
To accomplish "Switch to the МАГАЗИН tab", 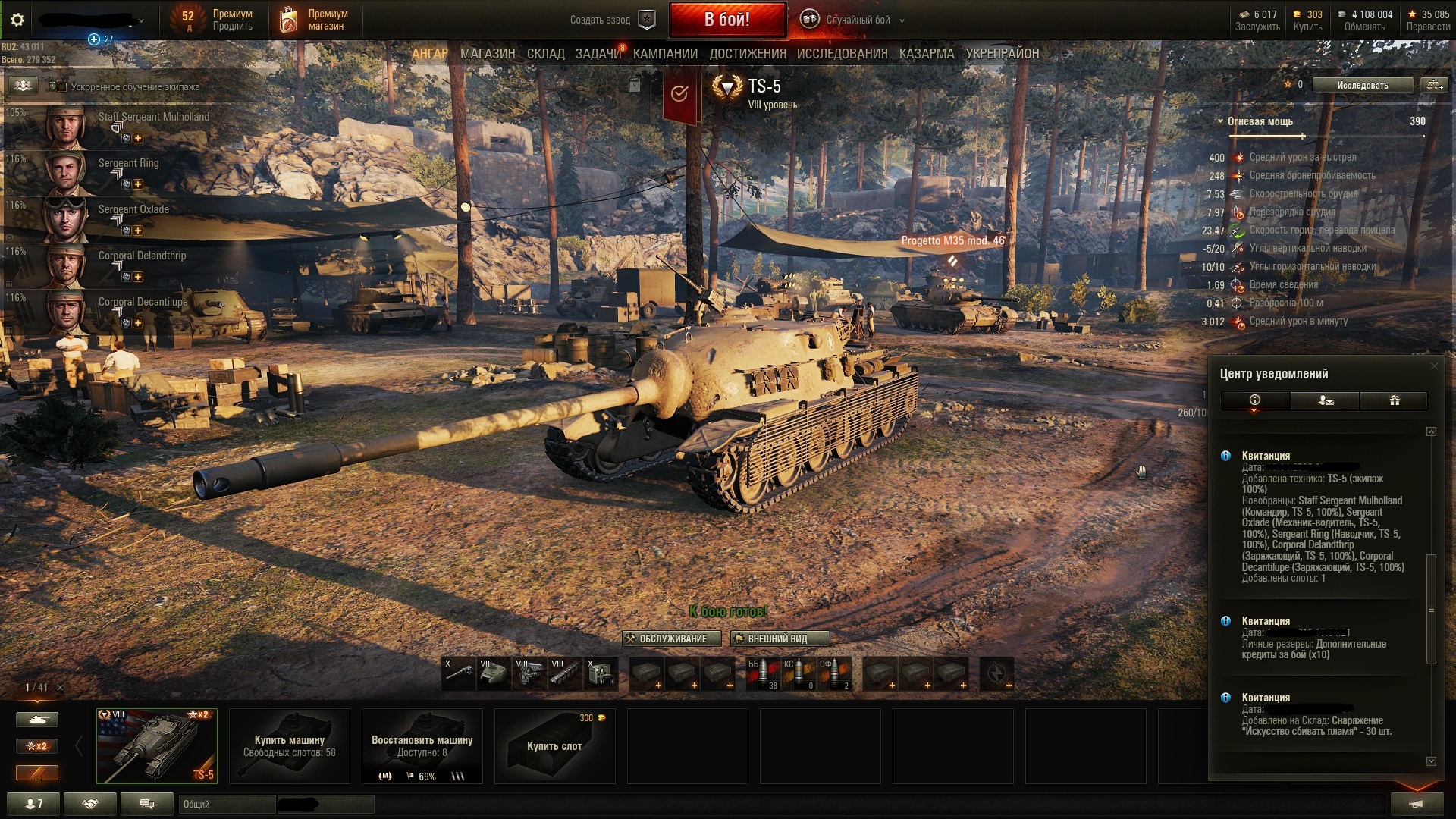I will pos(488,54).
